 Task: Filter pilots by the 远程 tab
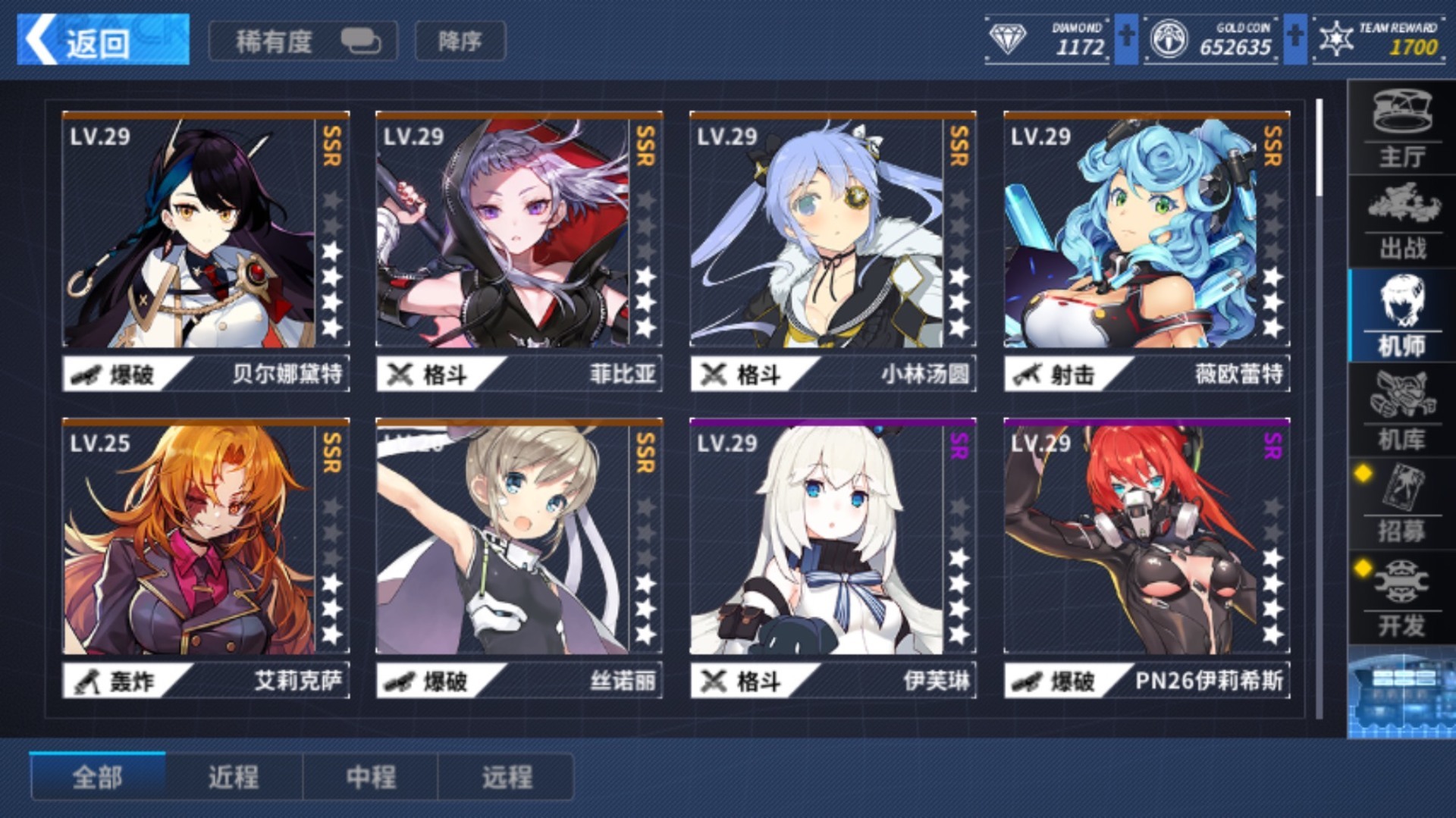(507, 776)
